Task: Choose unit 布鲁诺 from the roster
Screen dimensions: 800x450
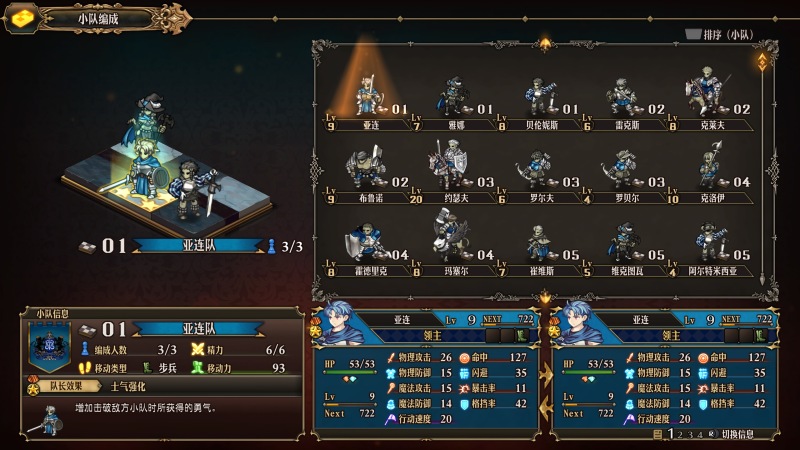Action: click(x=368, y=173)
